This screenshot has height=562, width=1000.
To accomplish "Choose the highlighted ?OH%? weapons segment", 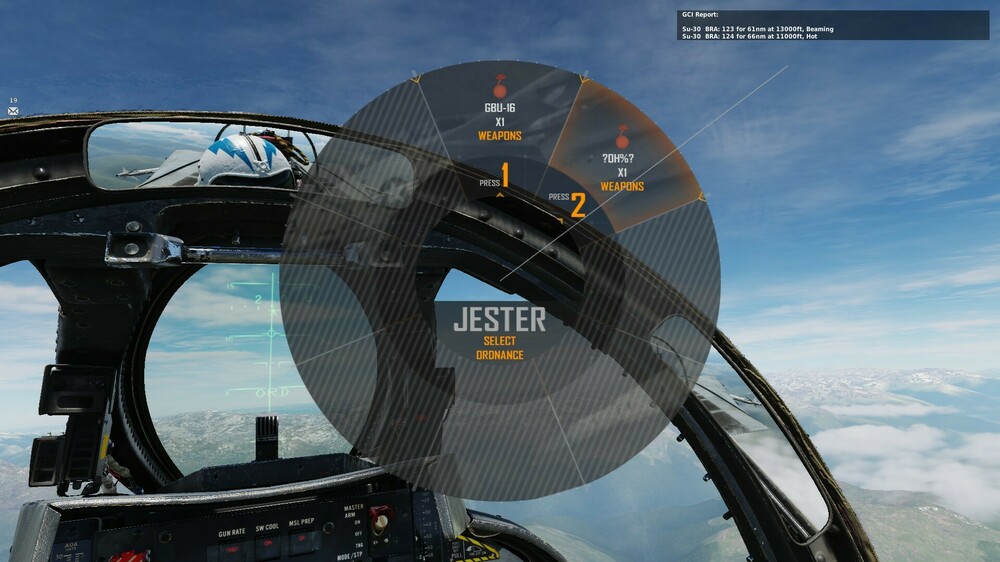I will click(x=622, y=160).
